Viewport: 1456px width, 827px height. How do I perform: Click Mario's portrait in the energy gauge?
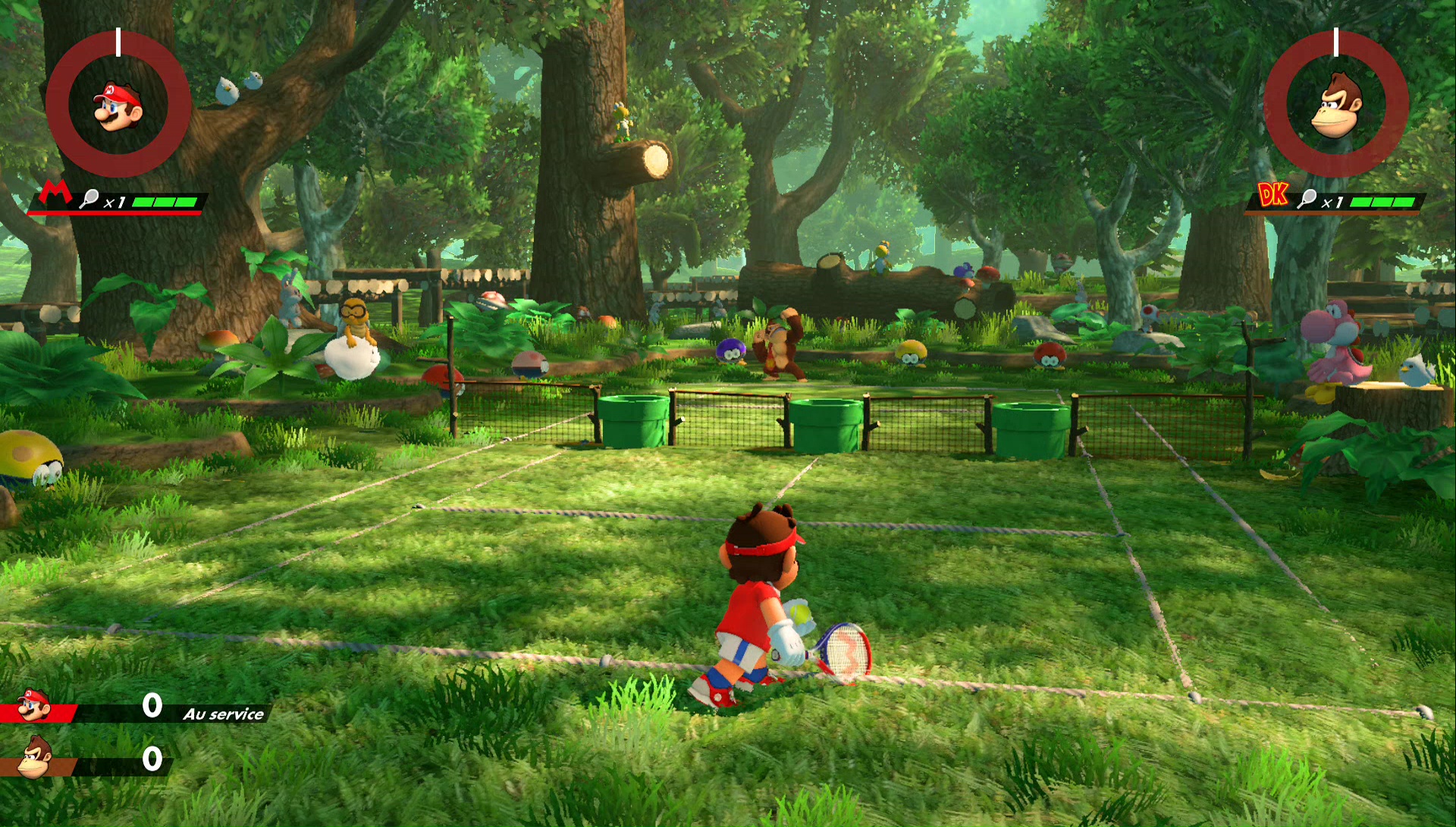click(x=118, y=105)
